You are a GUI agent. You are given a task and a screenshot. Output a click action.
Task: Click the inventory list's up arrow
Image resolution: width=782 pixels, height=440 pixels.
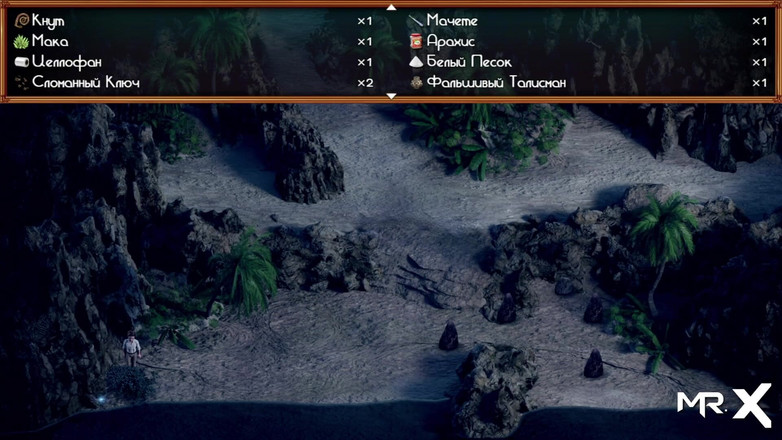[391, 6]
